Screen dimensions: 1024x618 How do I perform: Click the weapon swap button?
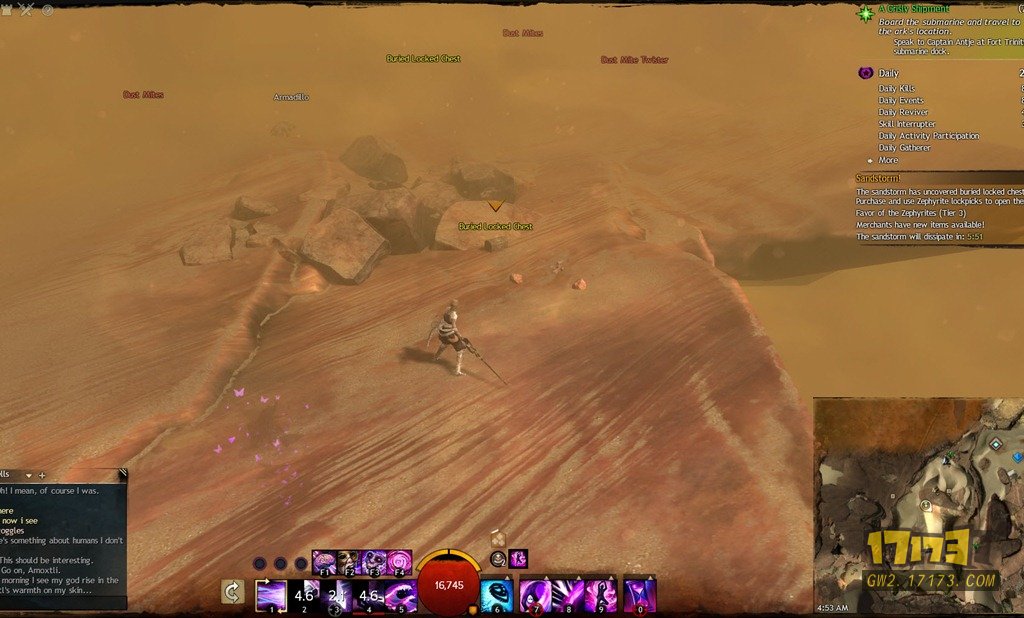tap(232, 592)
